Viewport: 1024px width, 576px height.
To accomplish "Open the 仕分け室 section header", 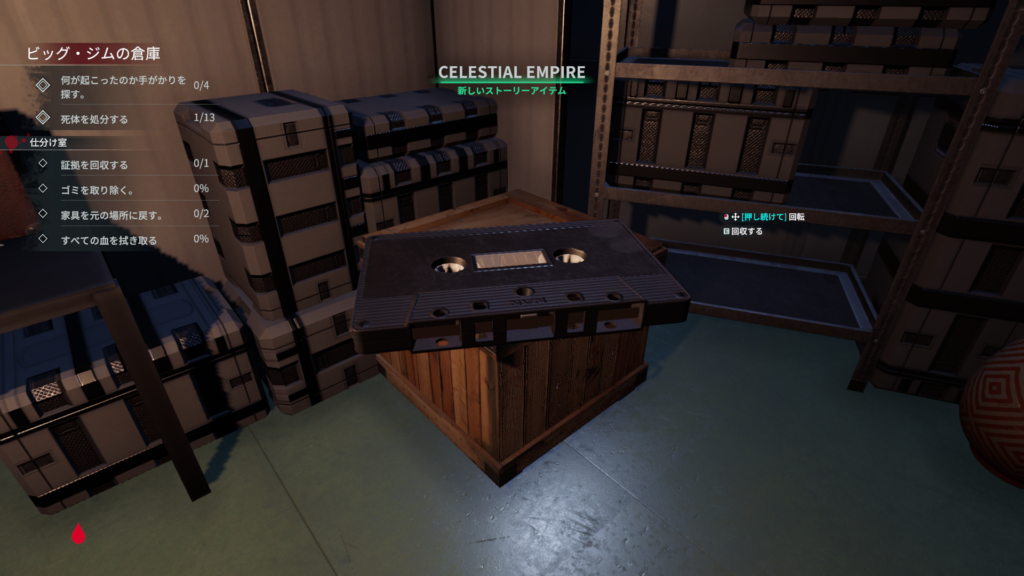I will coord(47,143).
